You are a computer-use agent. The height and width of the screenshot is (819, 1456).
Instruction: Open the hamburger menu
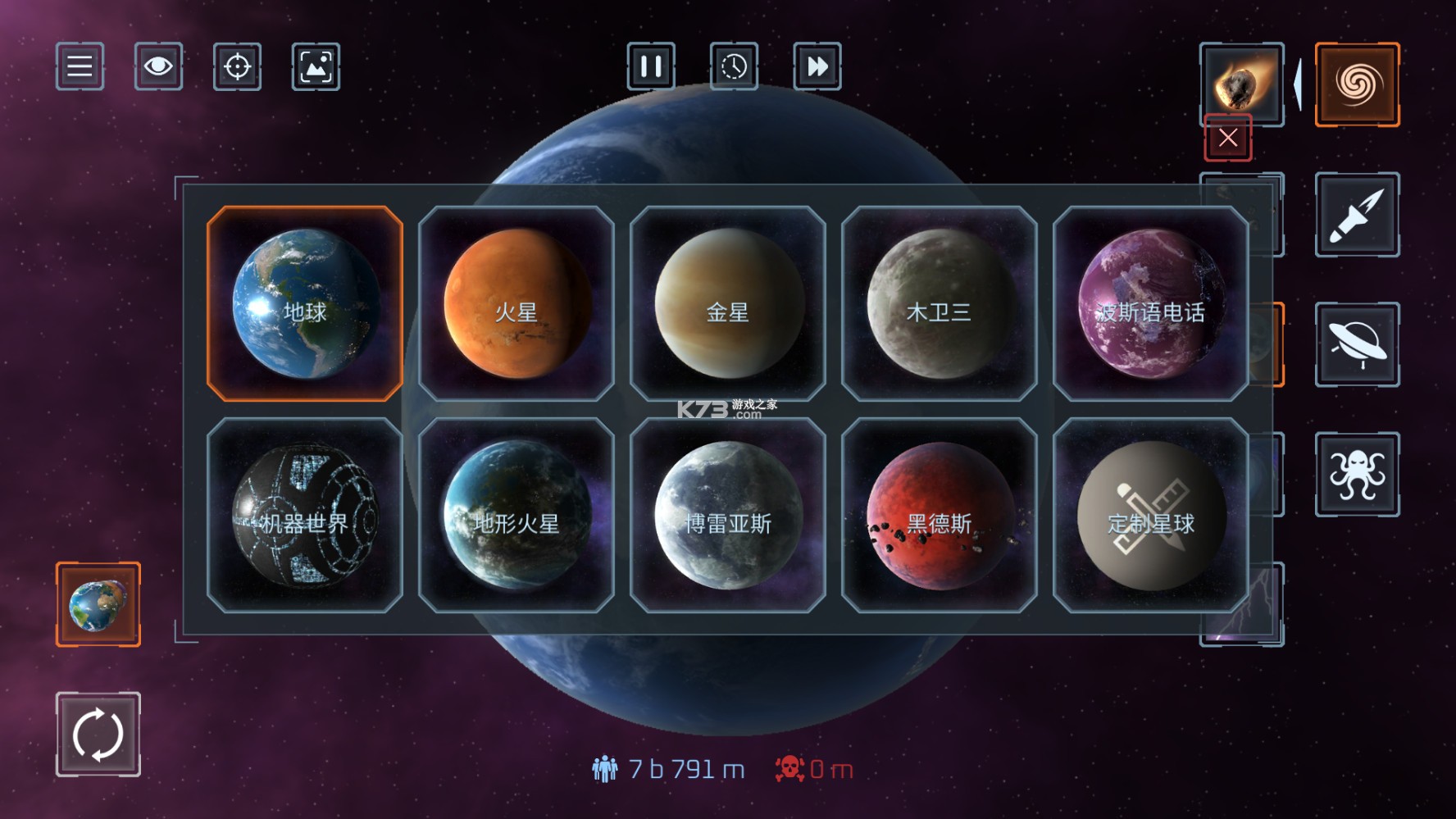click(79, 67)
